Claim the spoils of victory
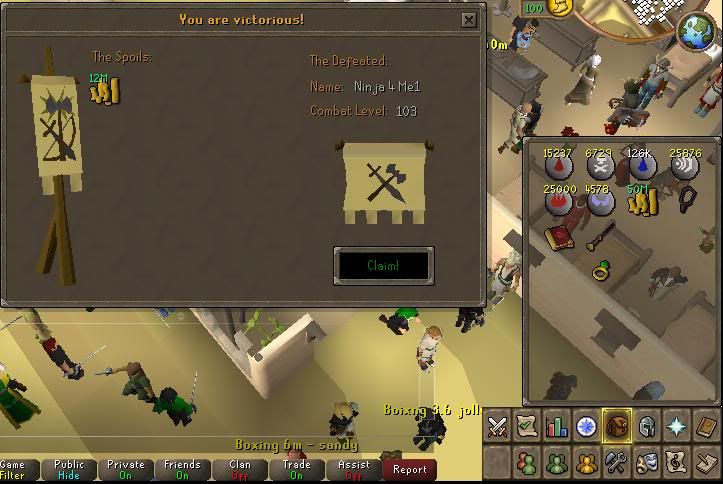Image resolution: width=723 pixels, height=484 pixels. 383,266
